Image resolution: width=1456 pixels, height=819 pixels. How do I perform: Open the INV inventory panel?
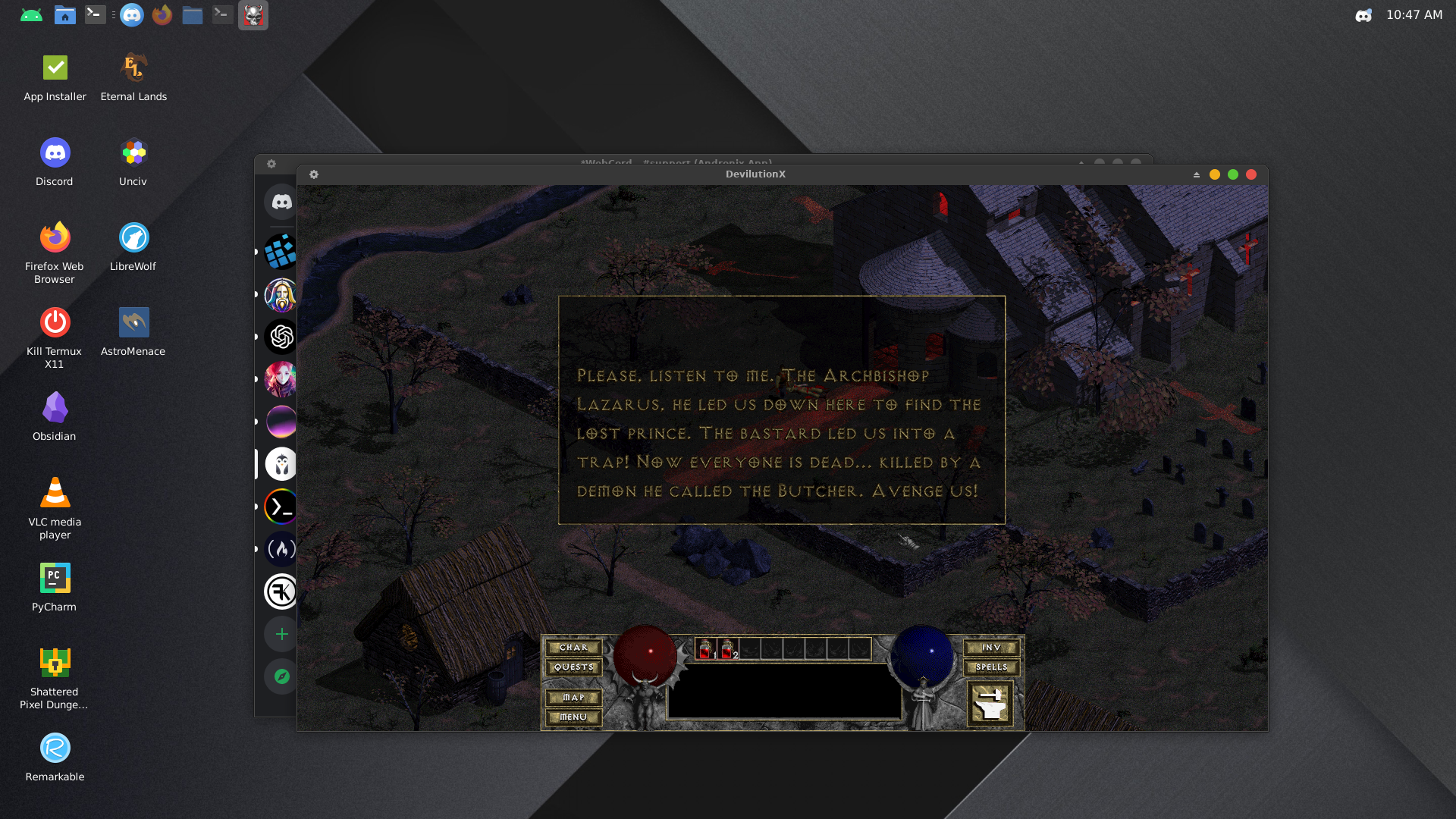pyautogui.click(x=991, y=648)
